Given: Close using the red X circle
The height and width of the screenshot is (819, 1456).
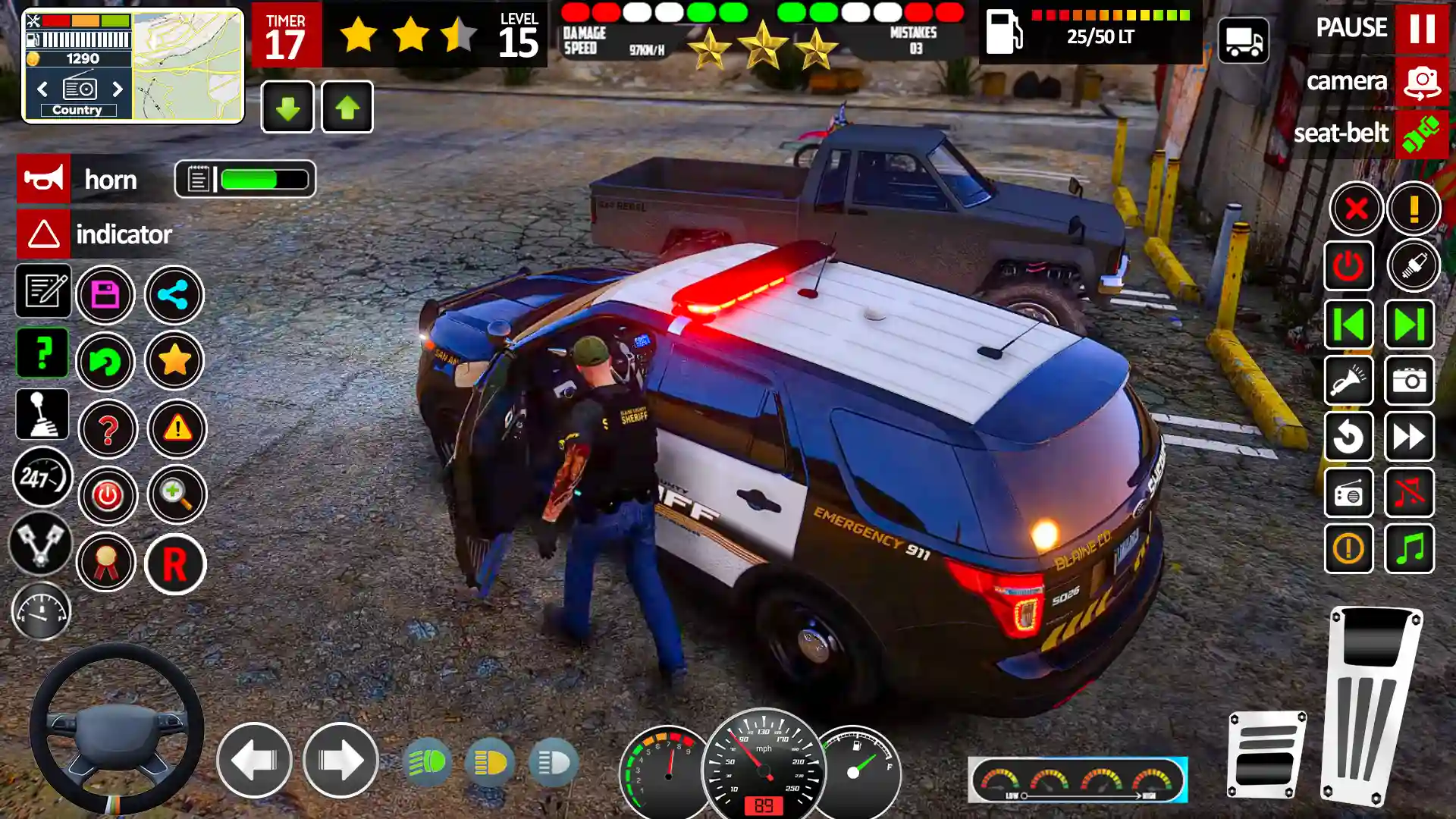Looking at the screenshot, I should coord(1356,209).
